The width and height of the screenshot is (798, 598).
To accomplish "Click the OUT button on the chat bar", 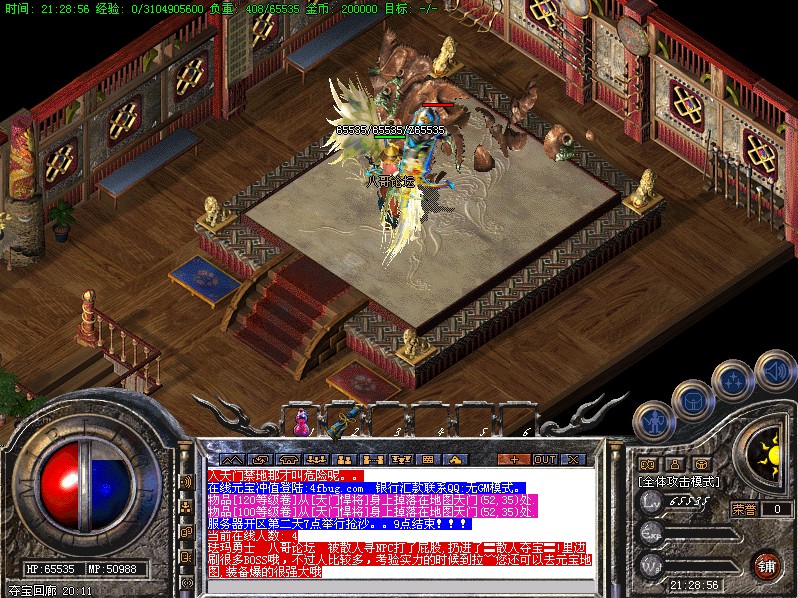I will (544, 459).
